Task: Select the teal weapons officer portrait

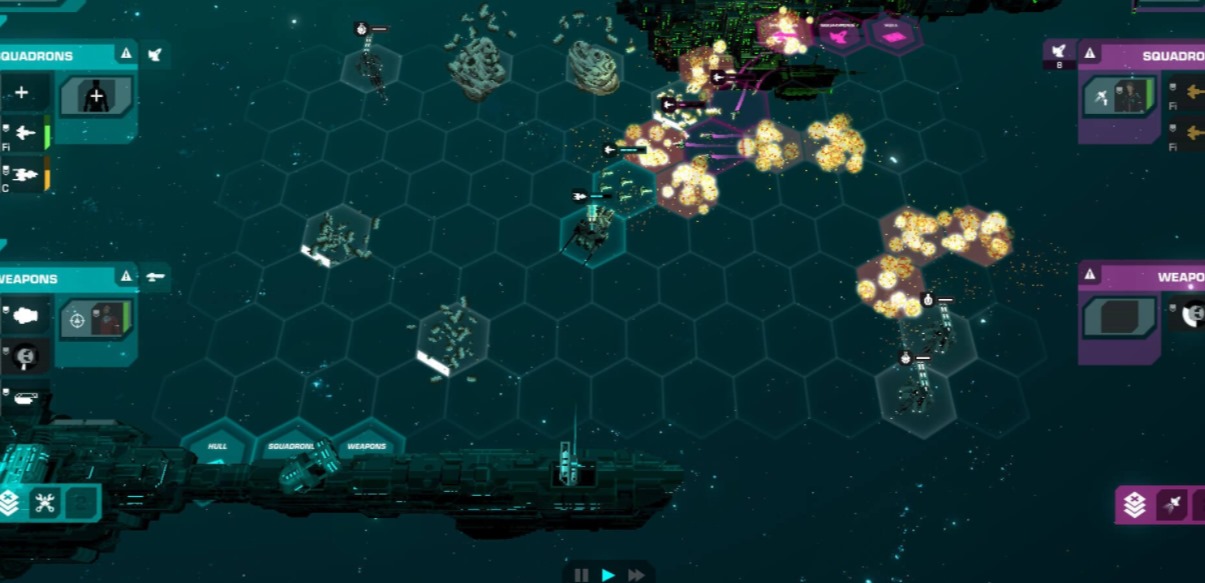Action: click(96, 319)
